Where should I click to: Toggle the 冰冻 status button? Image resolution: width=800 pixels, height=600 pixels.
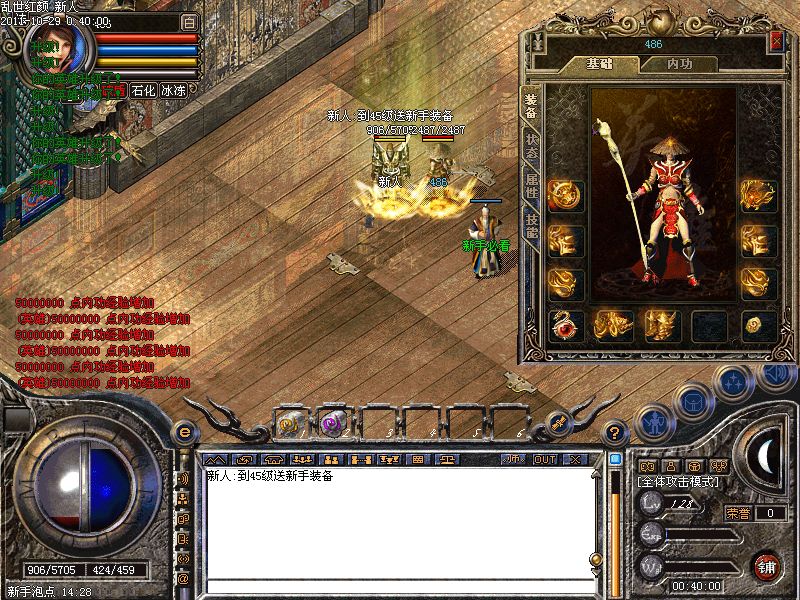click(173, 90)
